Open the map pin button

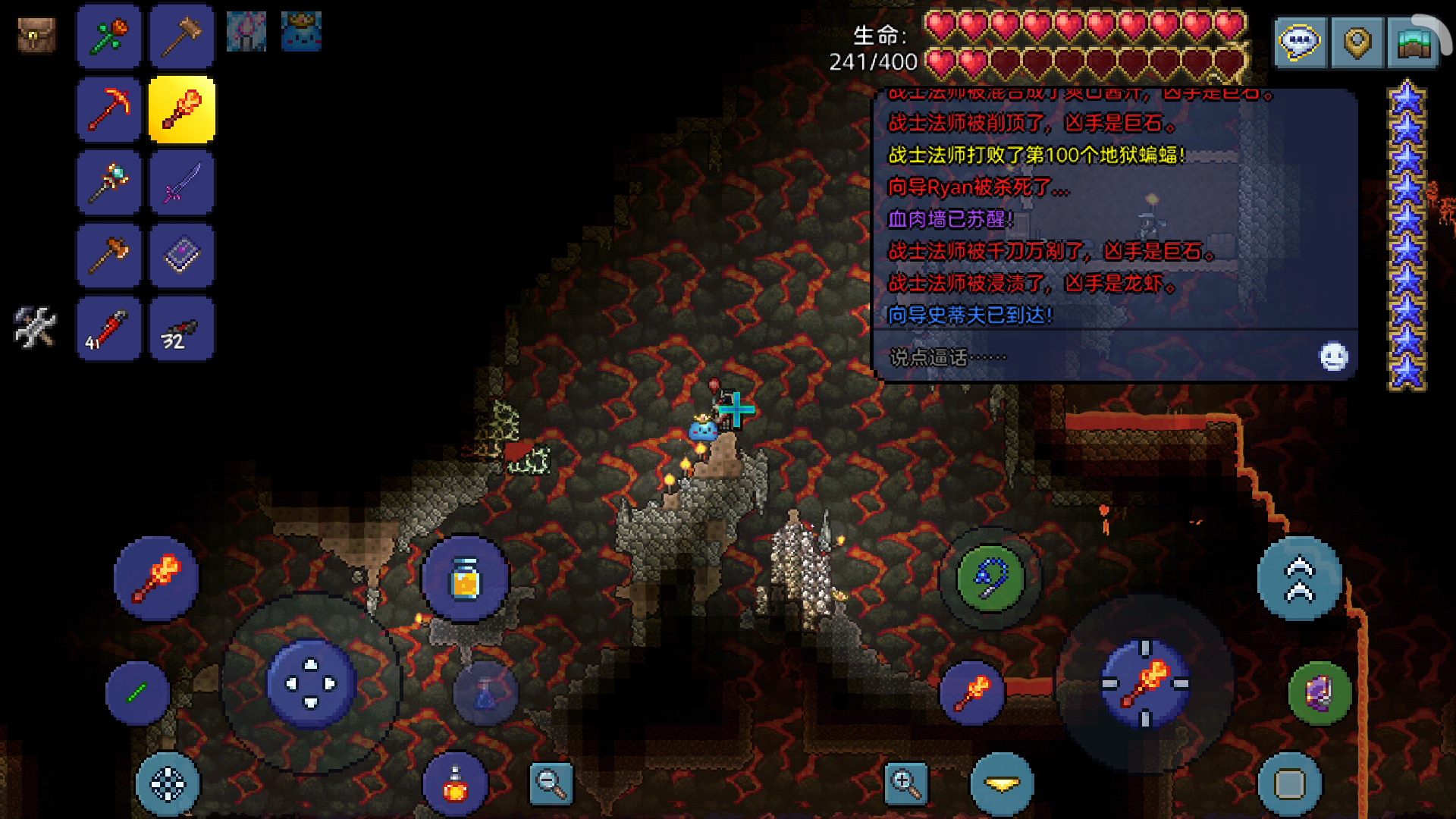pyautogui.click(x=1357, y=42)
